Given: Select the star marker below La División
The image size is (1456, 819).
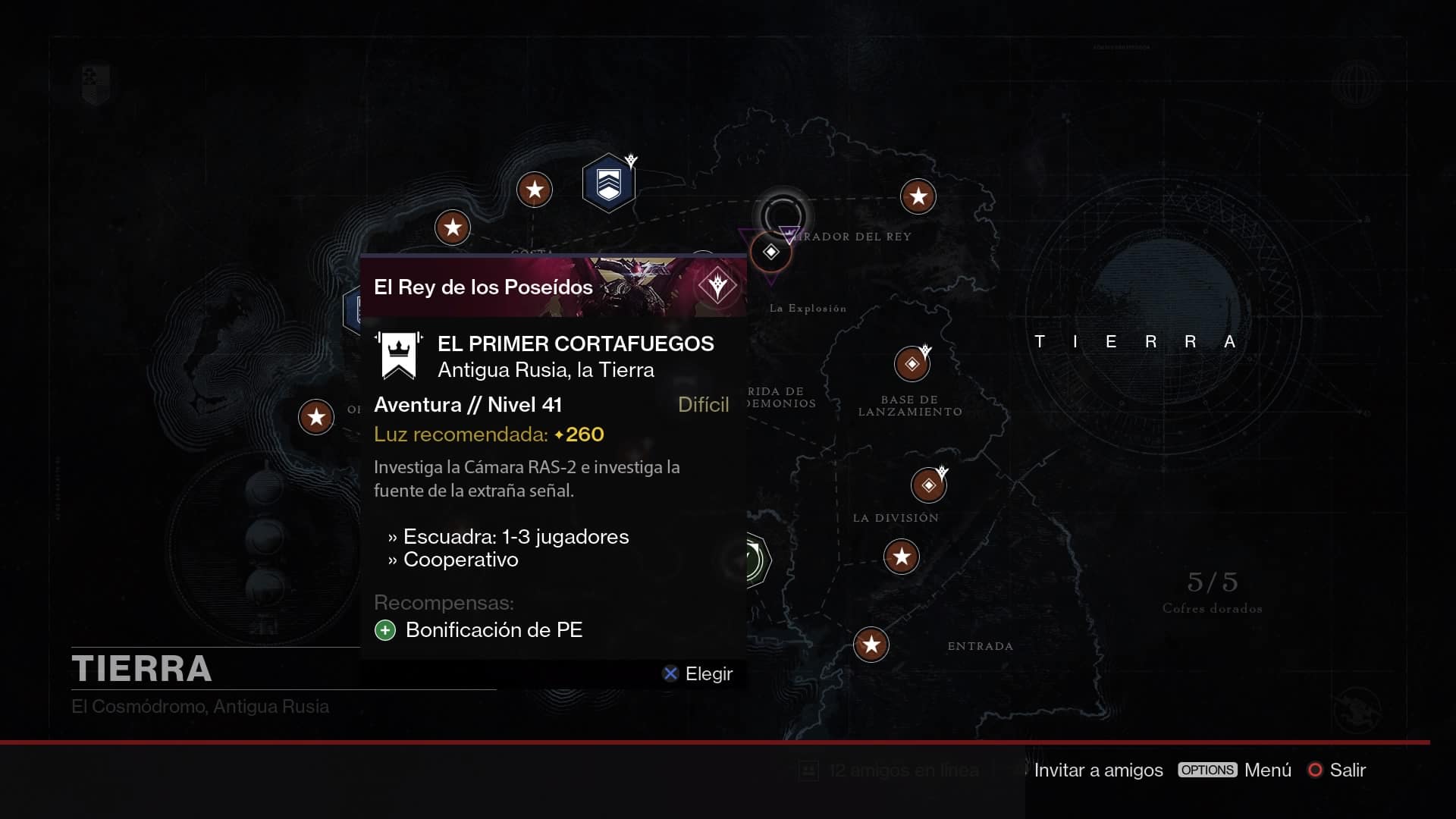Looking at the screenshot, I should click(901, 557).
